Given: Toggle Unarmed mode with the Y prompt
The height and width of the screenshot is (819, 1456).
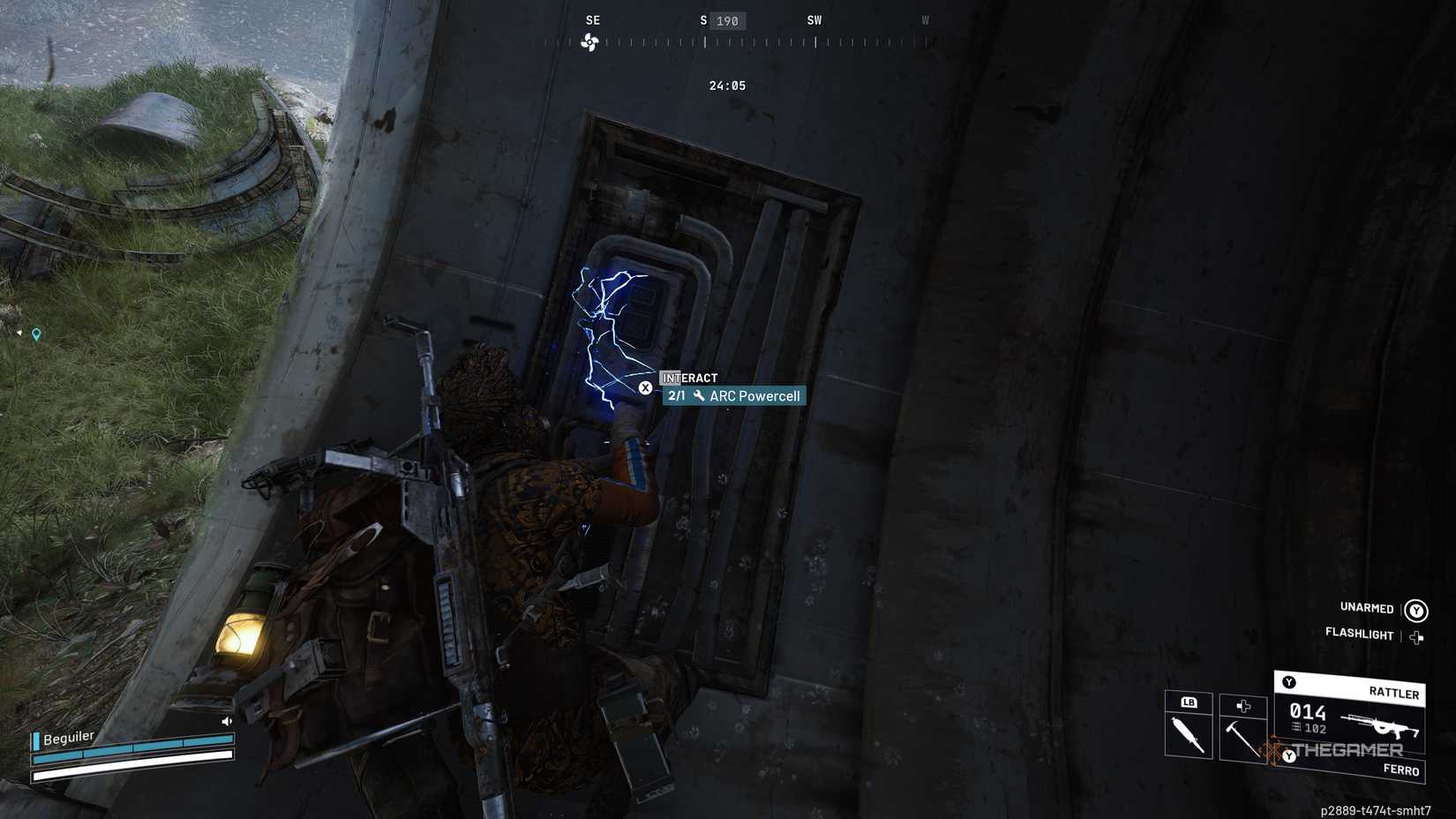Looking at the screenshot, I should (1416, 609).
